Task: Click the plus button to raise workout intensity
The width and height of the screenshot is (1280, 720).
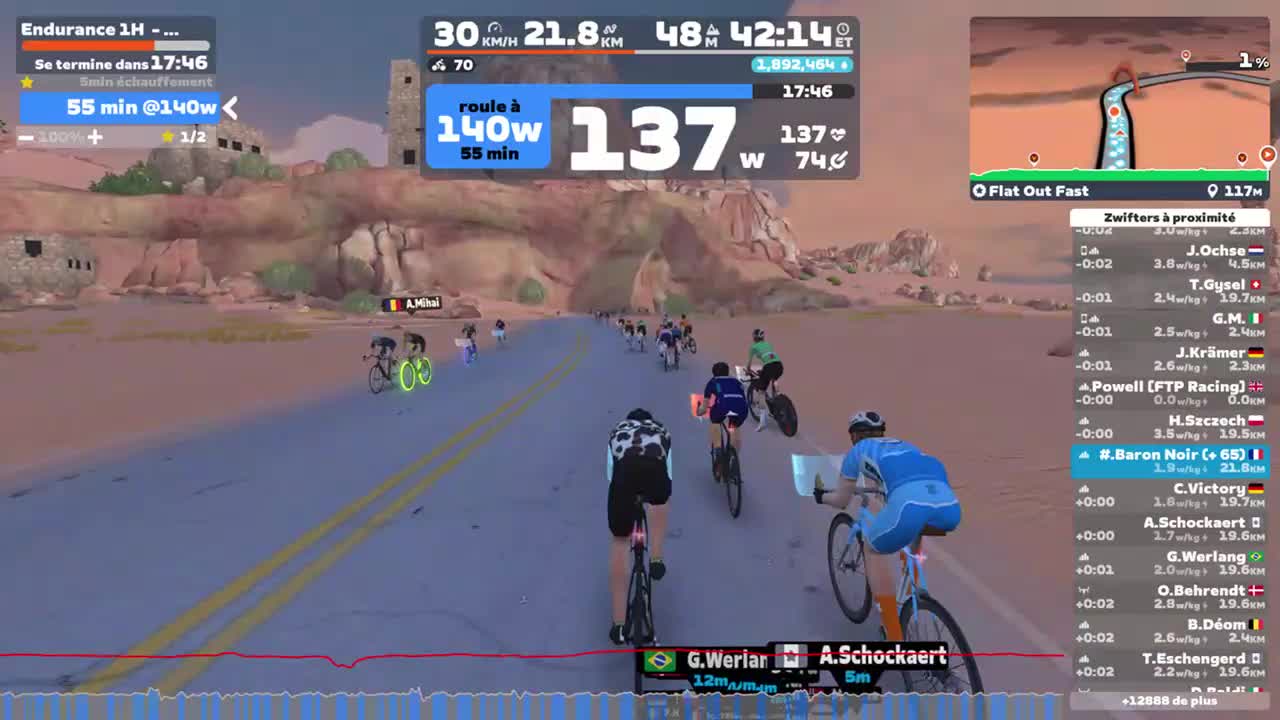Action: [95, 137]
